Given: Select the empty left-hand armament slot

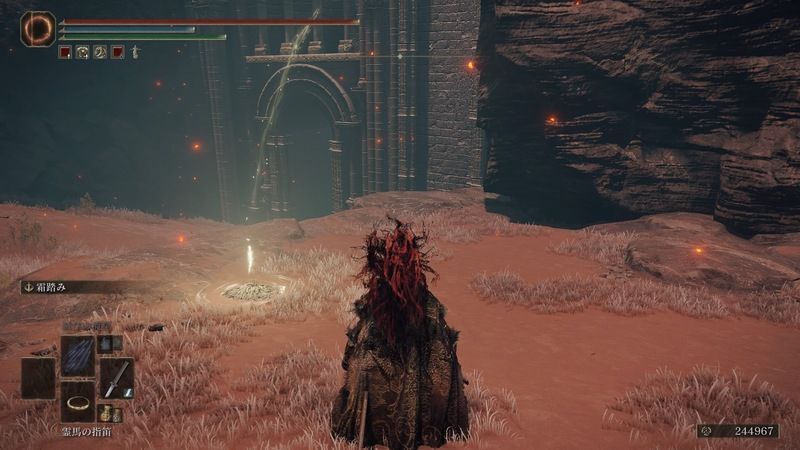Looking at the screenshot, I should point(38,378).
